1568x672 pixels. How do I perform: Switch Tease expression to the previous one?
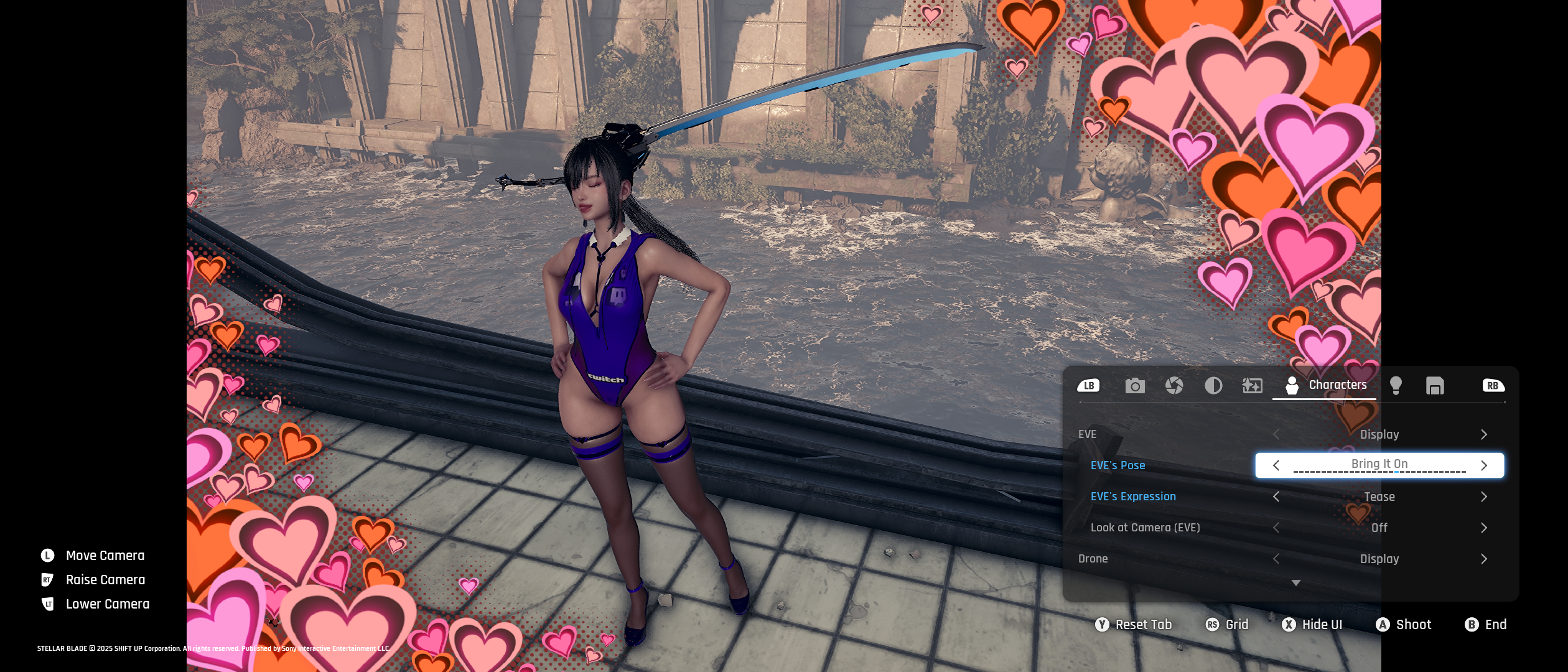tap(1276, 497)
